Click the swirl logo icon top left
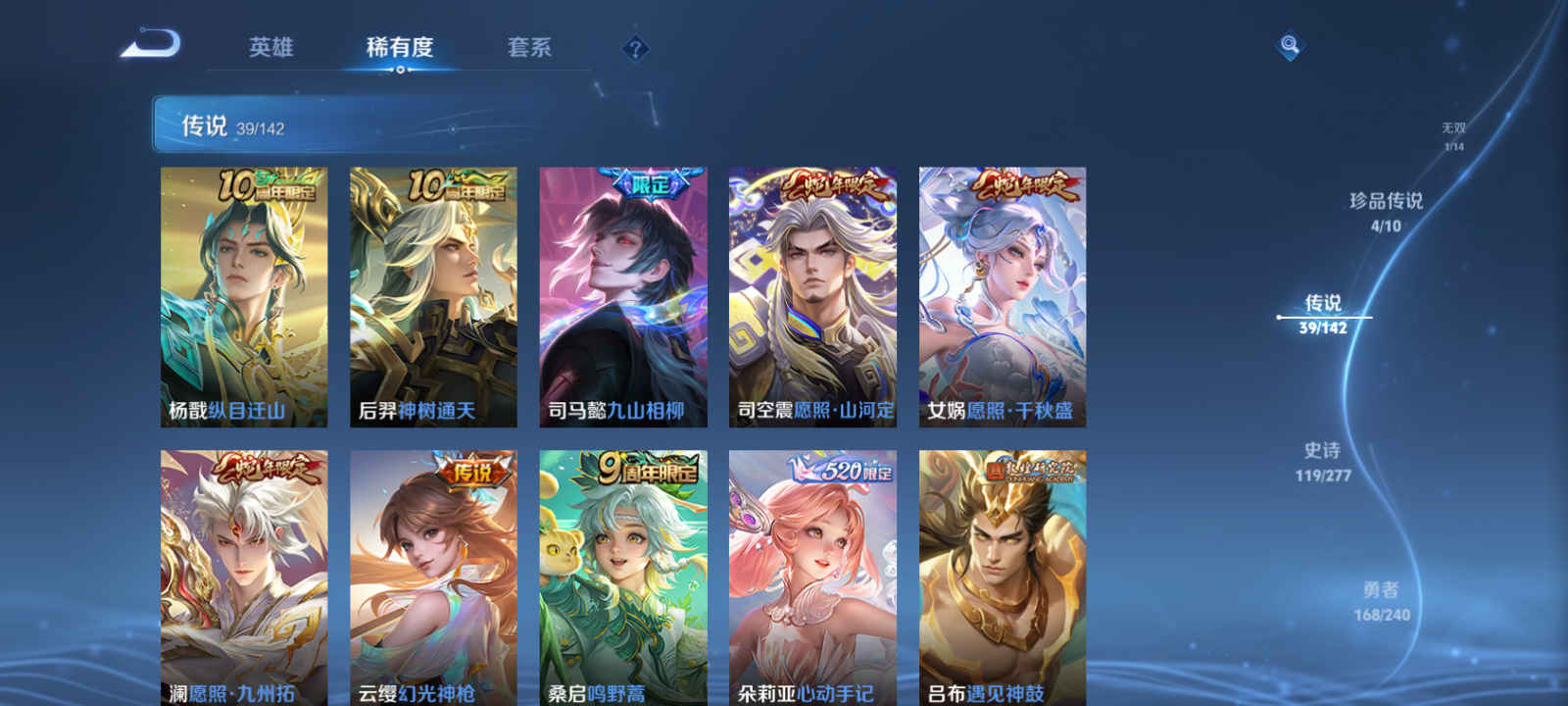 click(152, 44)
